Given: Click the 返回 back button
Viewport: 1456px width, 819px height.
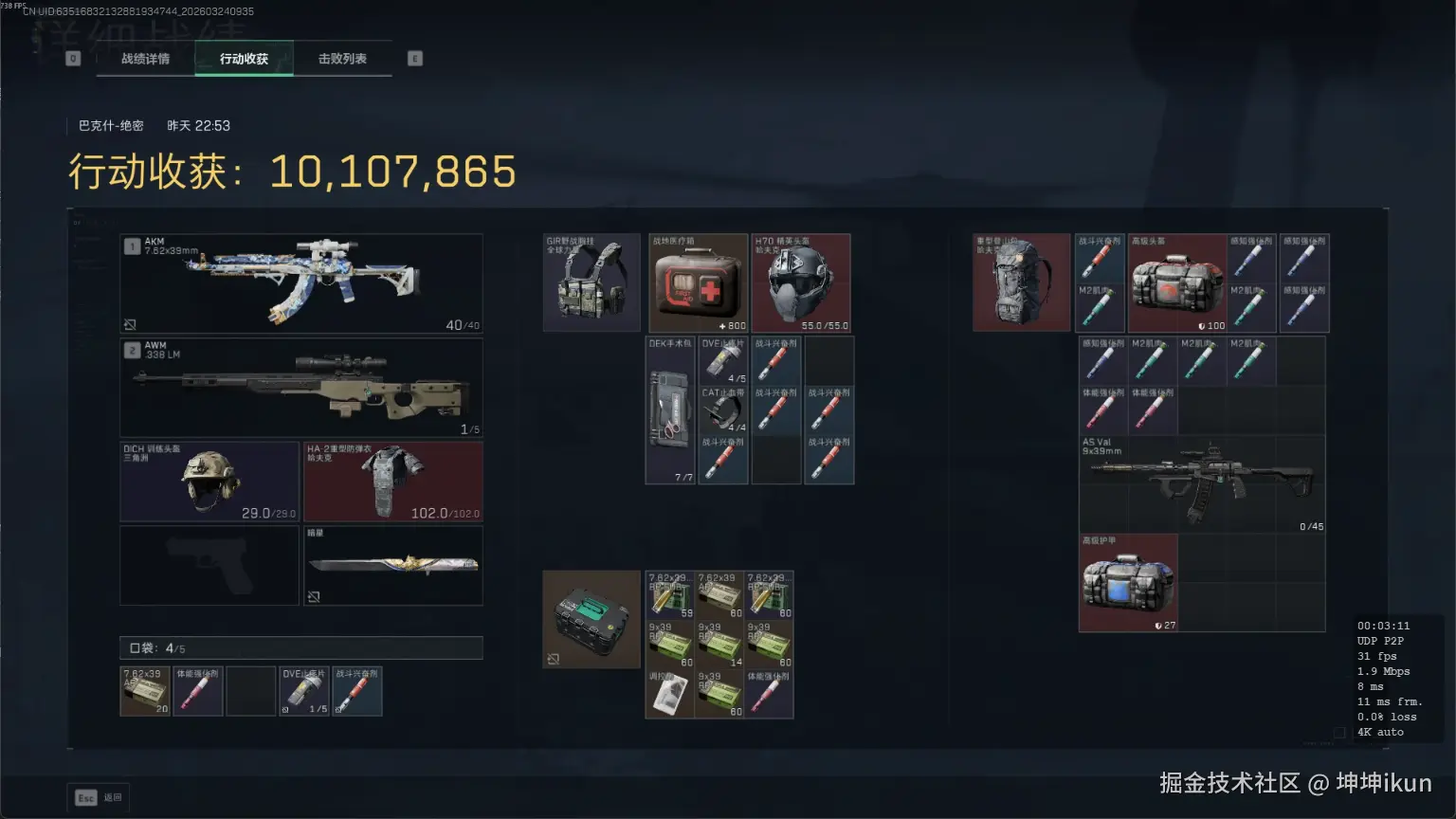Looking at the screenshot, I should 99,797.
